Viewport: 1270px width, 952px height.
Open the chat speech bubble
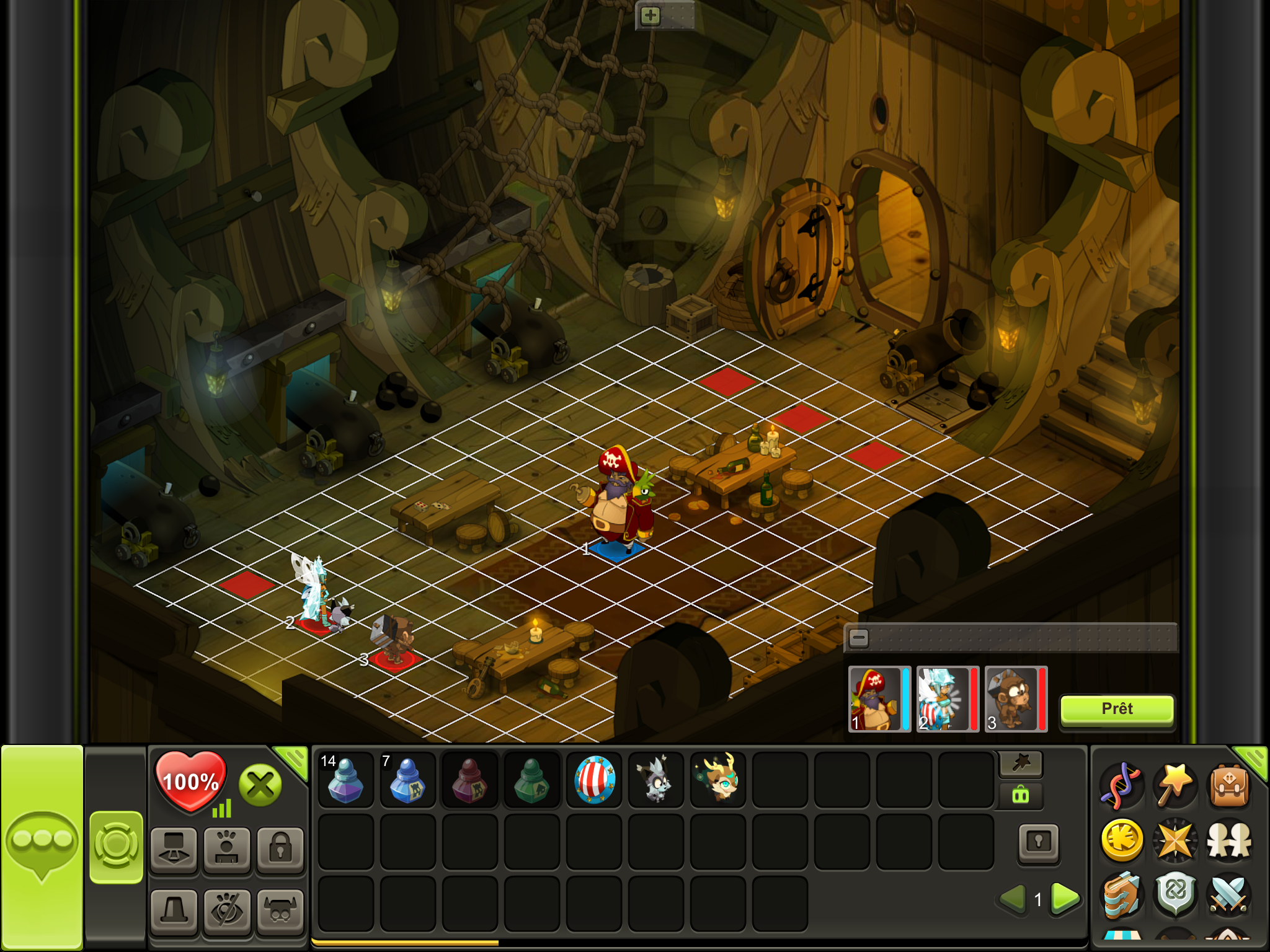(42, 843)
